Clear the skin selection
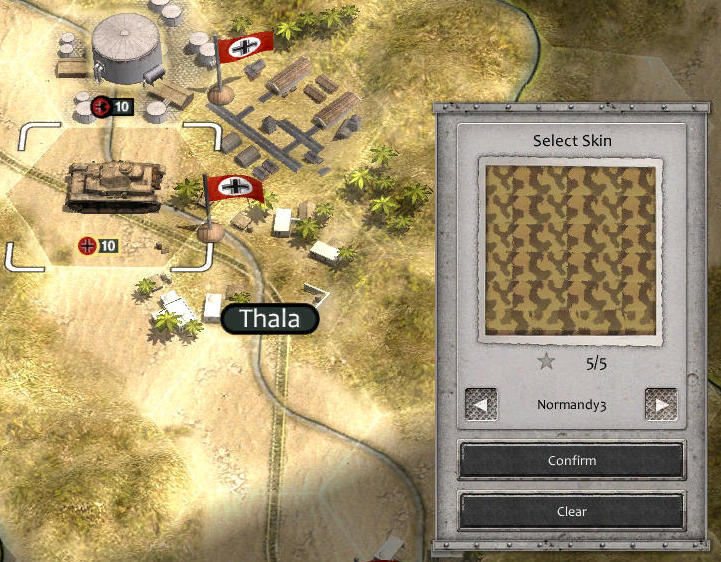Screen dimensions: 721x562 coord(571,511)
